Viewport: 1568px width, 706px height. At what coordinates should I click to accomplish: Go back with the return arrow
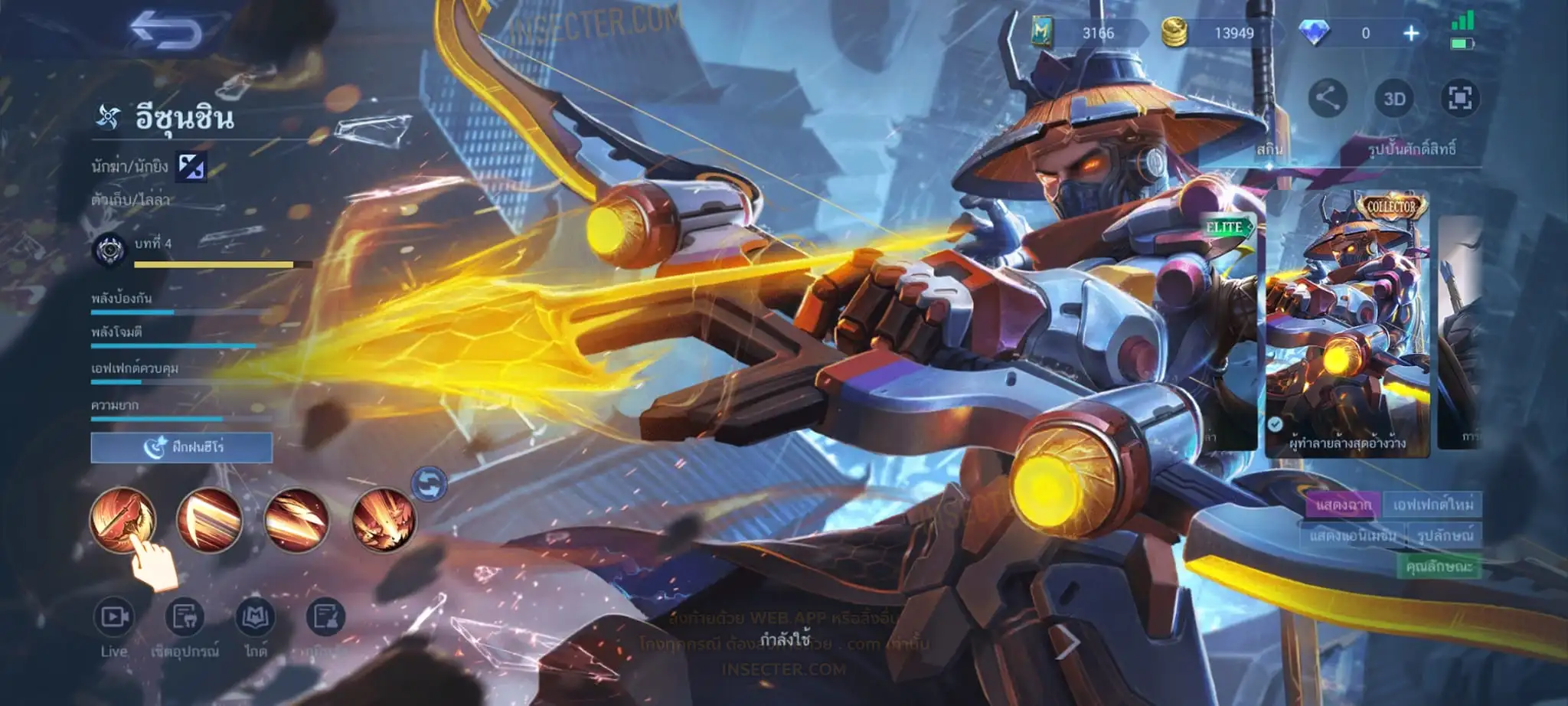pyautogui.click(x=165, y=32)
